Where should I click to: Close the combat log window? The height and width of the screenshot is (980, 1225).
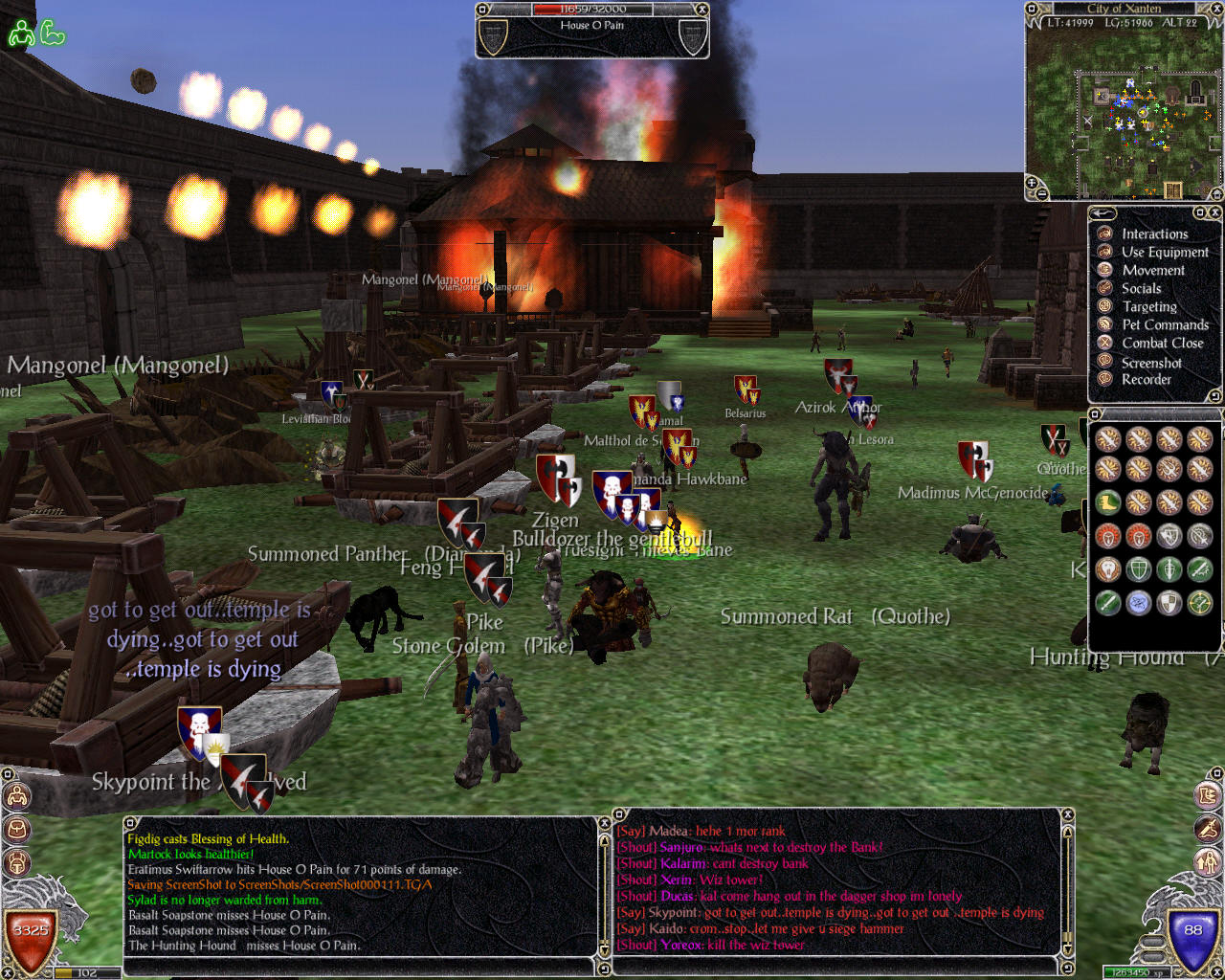(604, 822)
